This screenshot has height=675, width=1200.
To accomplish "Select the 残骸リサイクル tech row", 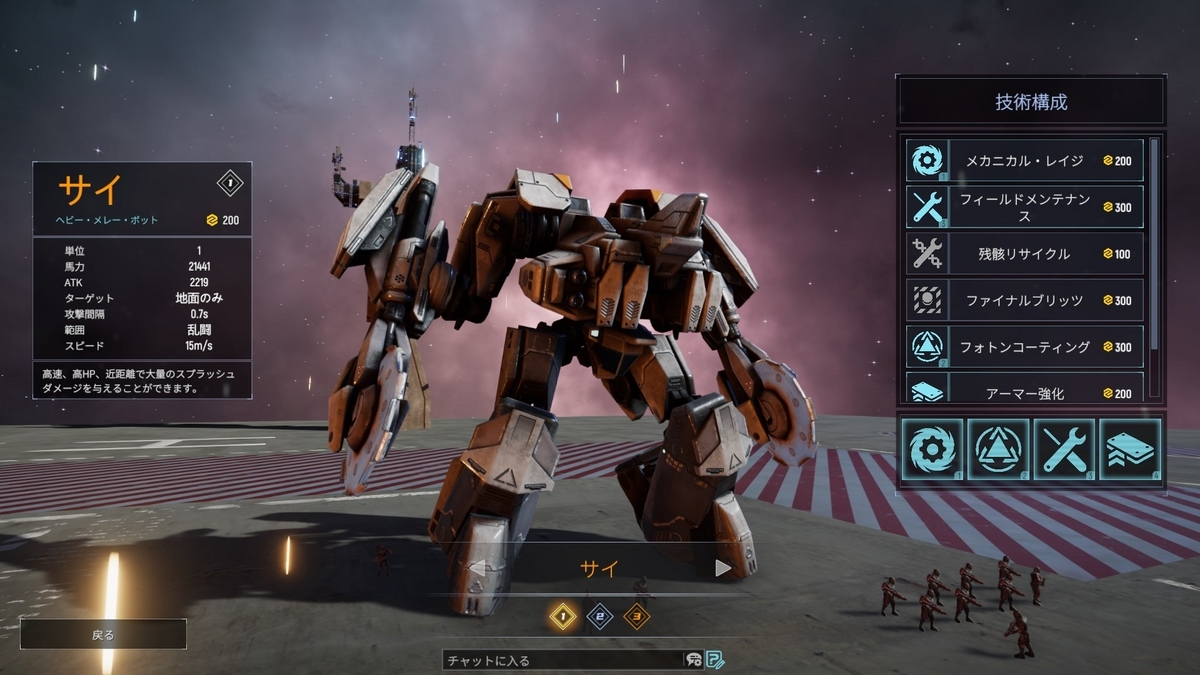I will pyautogui.click(x=1025, y=254).
